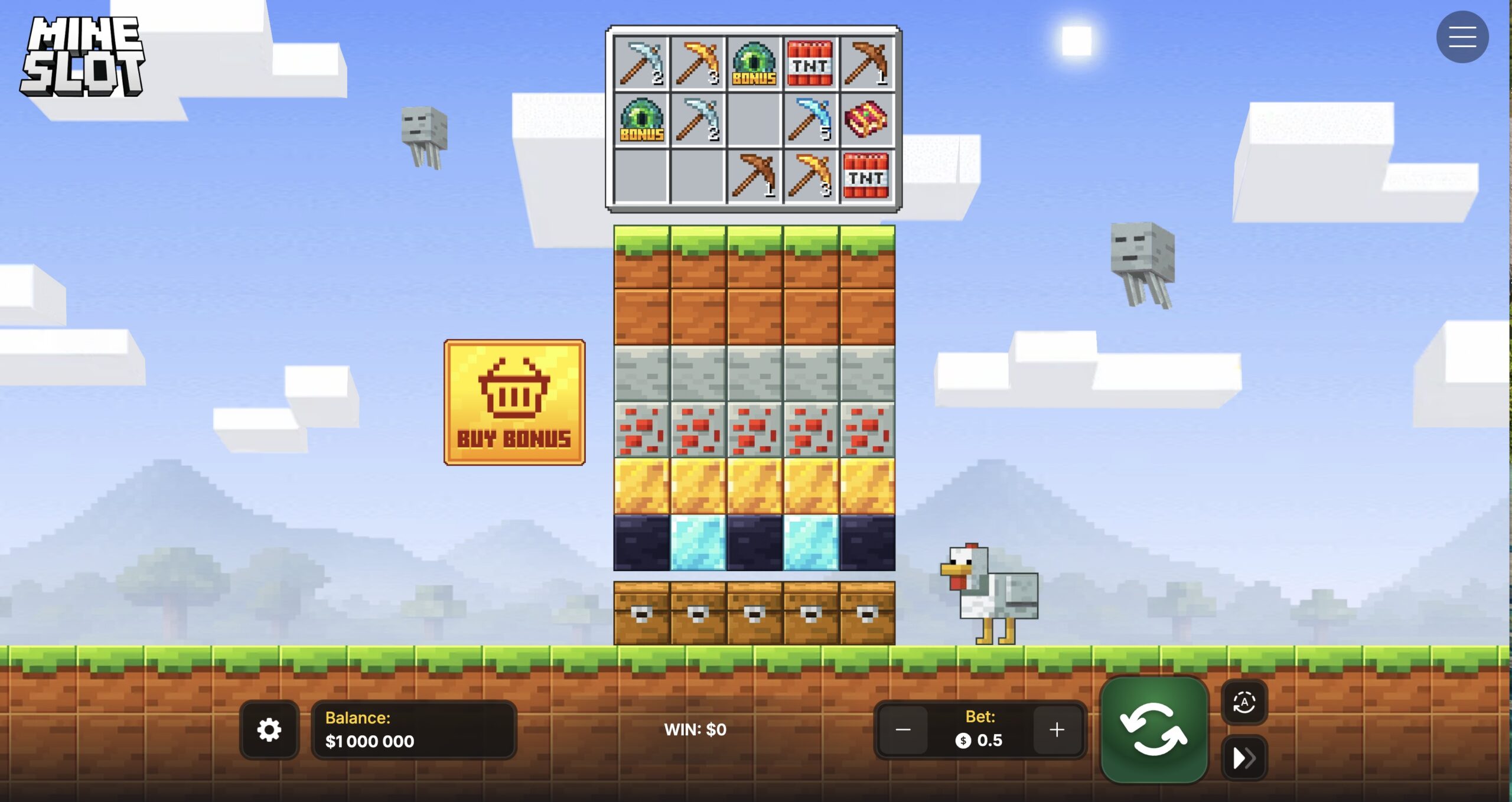Toggle autoplay mode

tap(1245, 703)
